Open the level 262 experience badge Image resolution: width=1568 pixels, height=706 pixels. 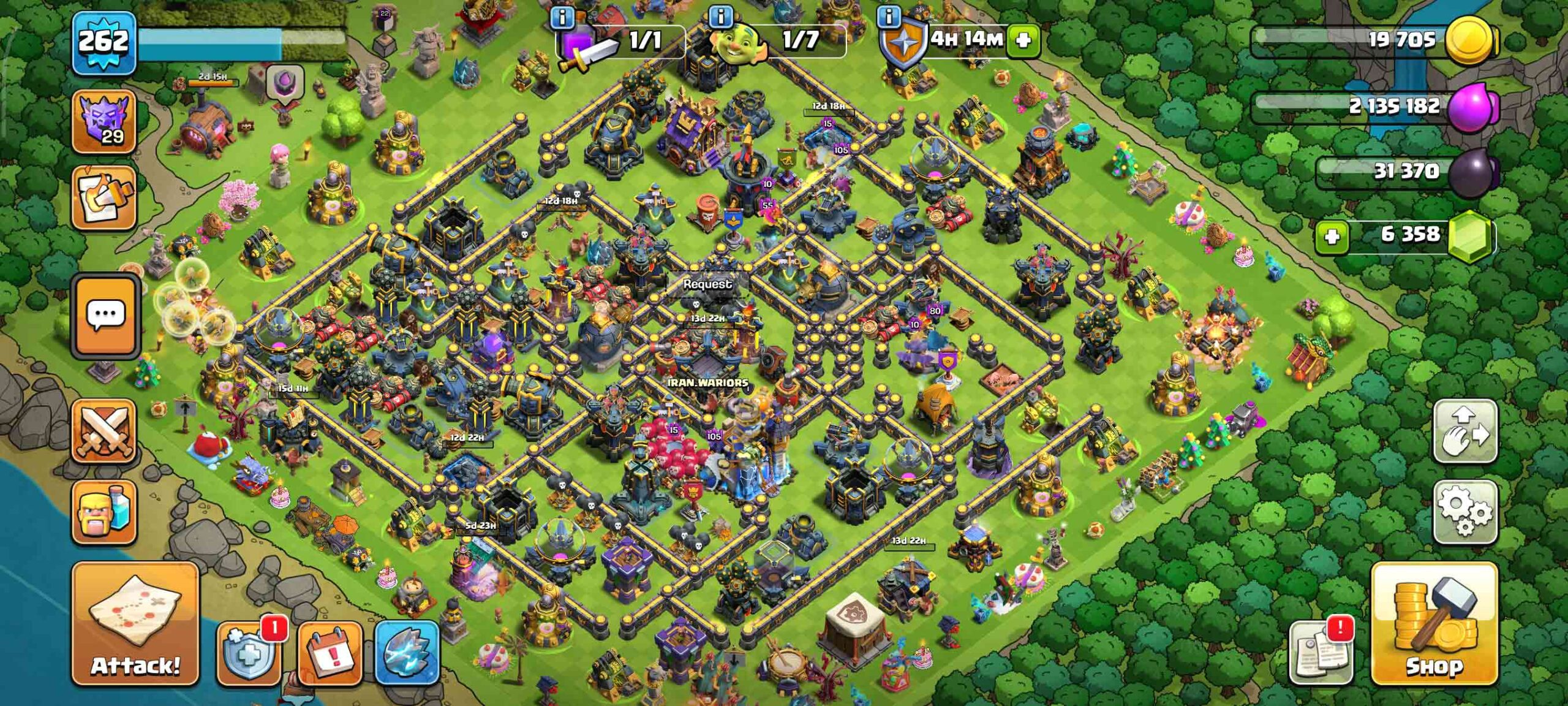pyautogui.click(x=104, y=43)
